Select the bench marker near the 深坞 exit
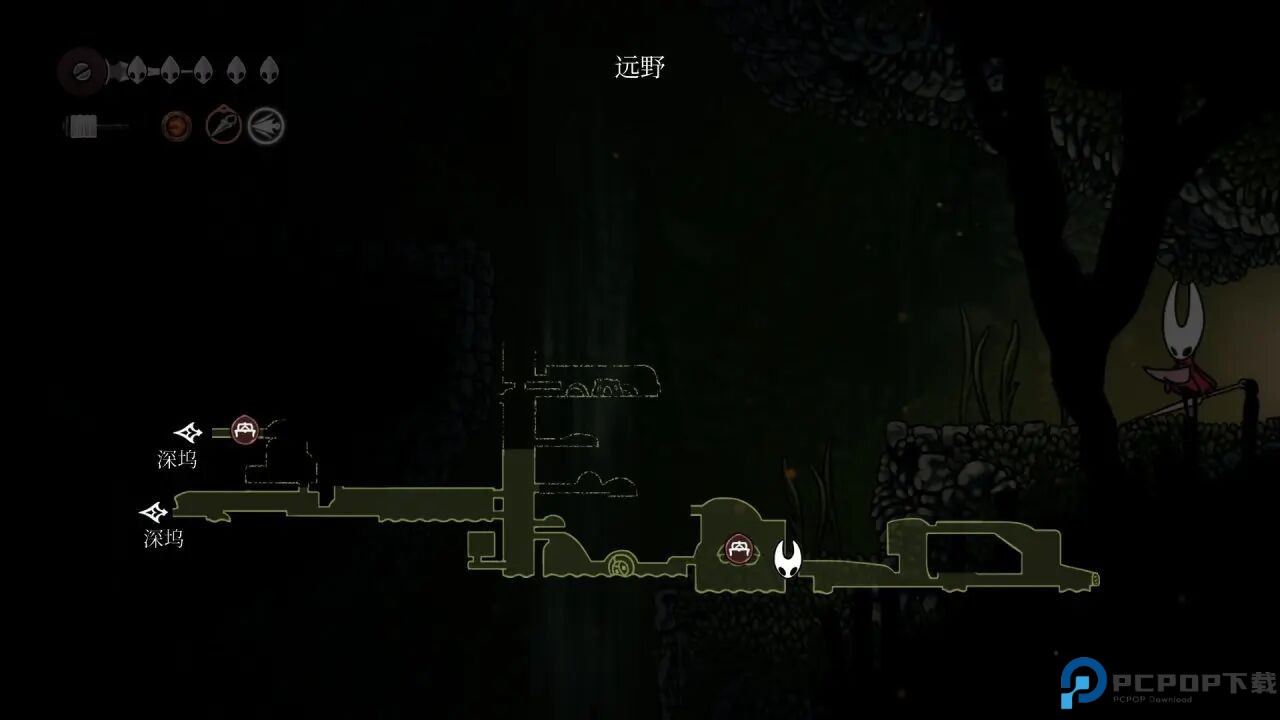1280x720 pixels. tap(245, 431)
